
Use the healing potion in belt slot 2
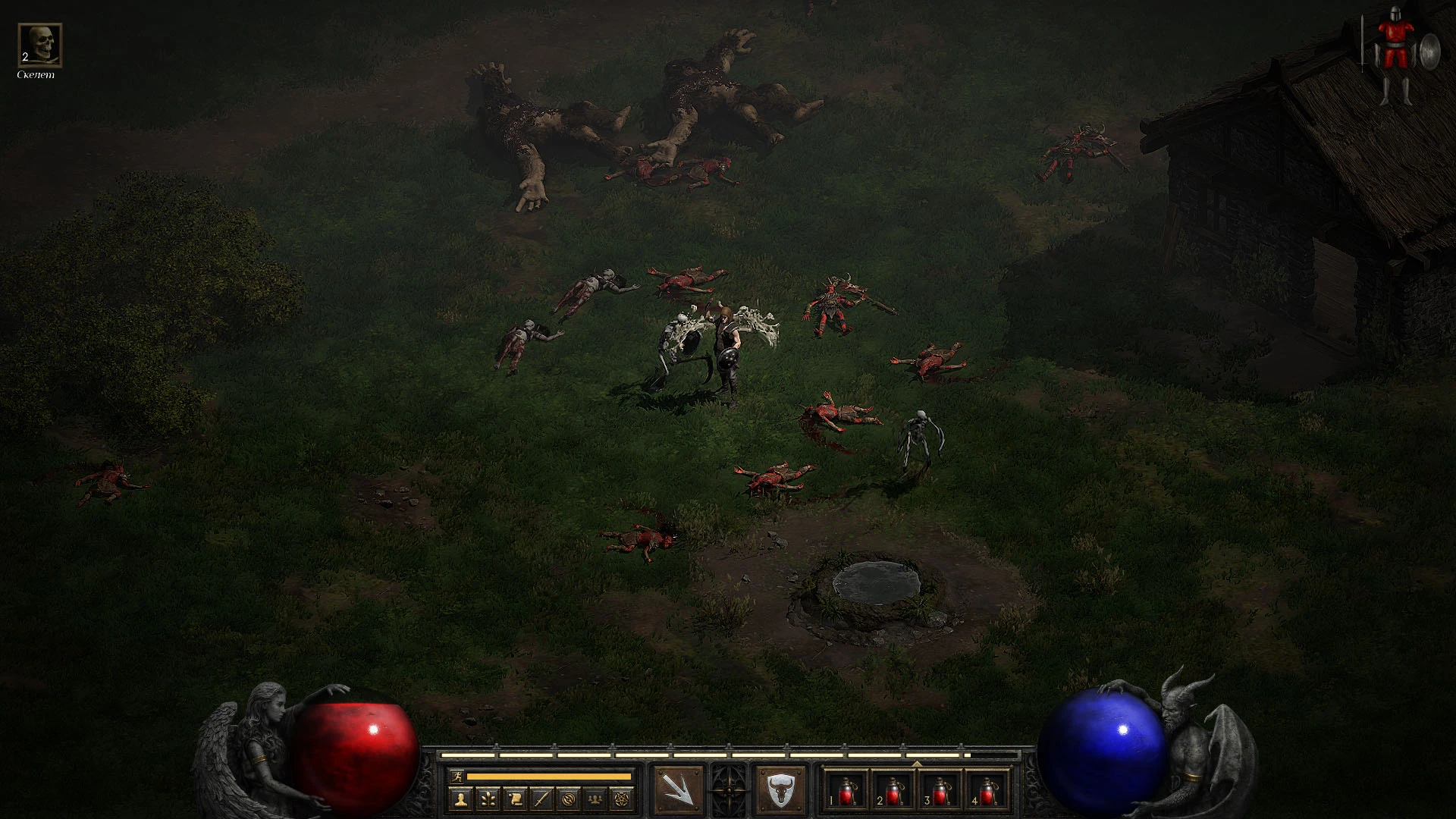(x=893, y=790)
